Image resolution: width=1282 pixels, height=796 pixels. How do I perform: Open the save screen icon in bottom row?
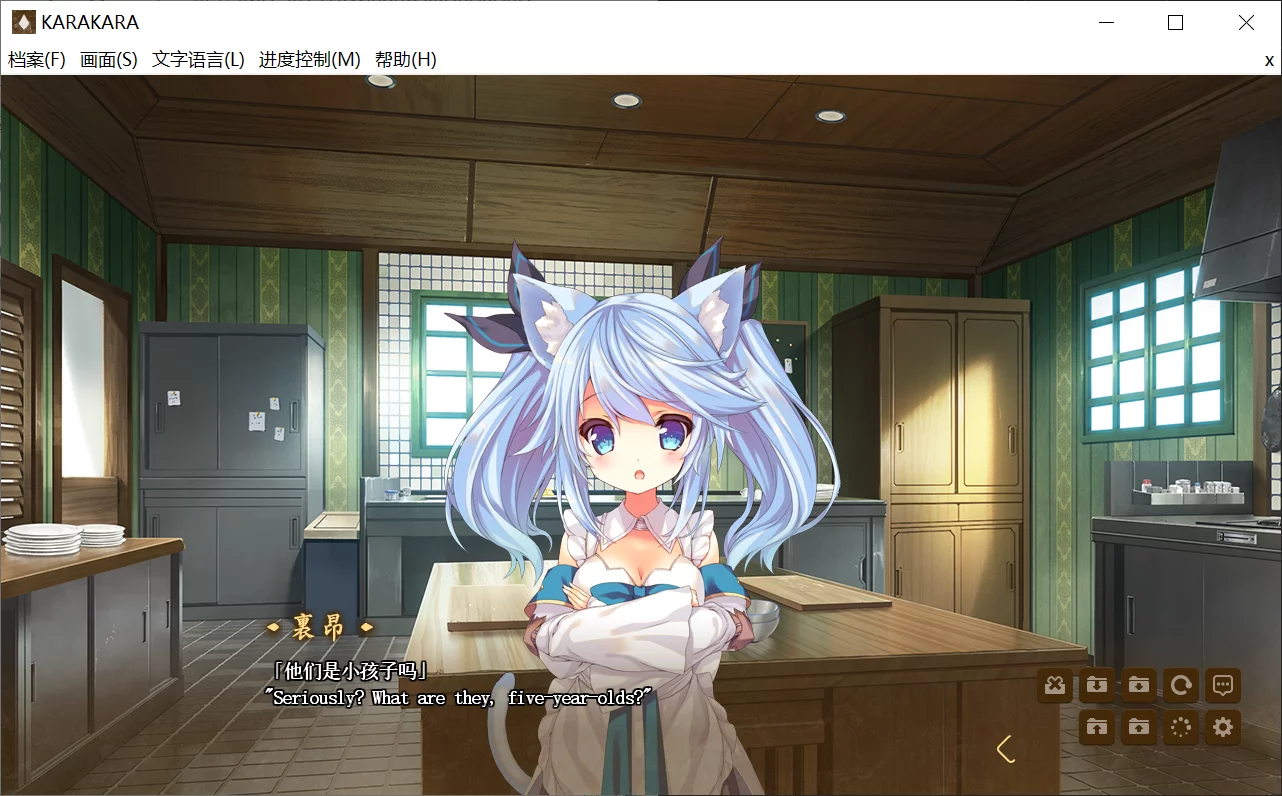(x=1139, y=727)
